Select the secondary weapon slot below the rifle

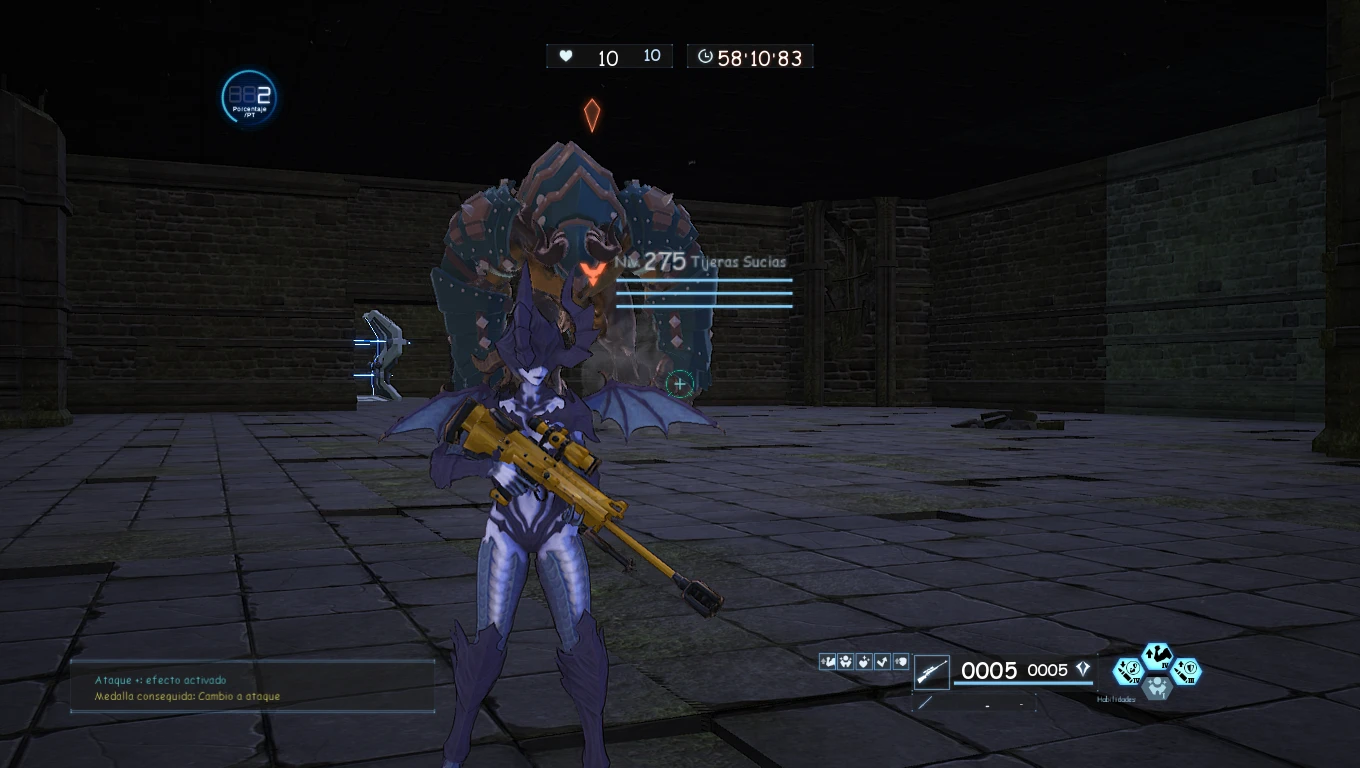[x=925, y=703]
